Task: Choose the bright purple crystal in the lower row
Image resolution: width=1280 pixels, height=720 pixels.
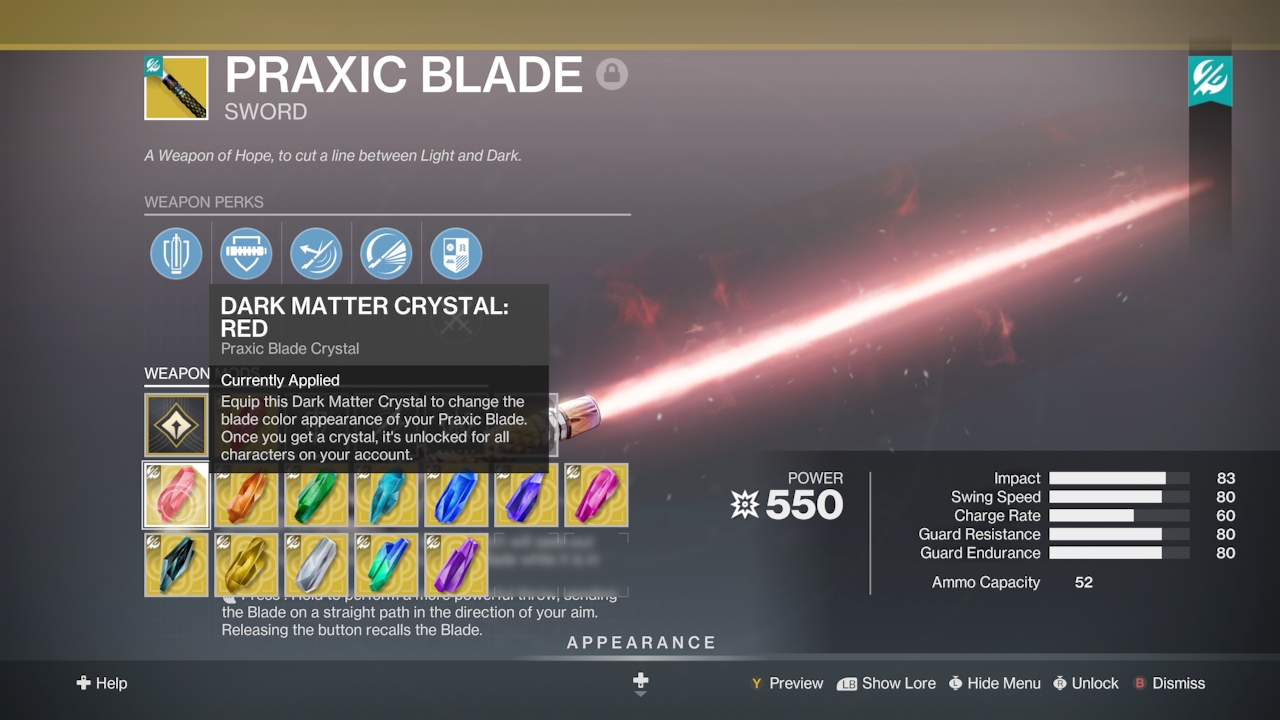Action: pyautogui.click(x=456, y=564)
